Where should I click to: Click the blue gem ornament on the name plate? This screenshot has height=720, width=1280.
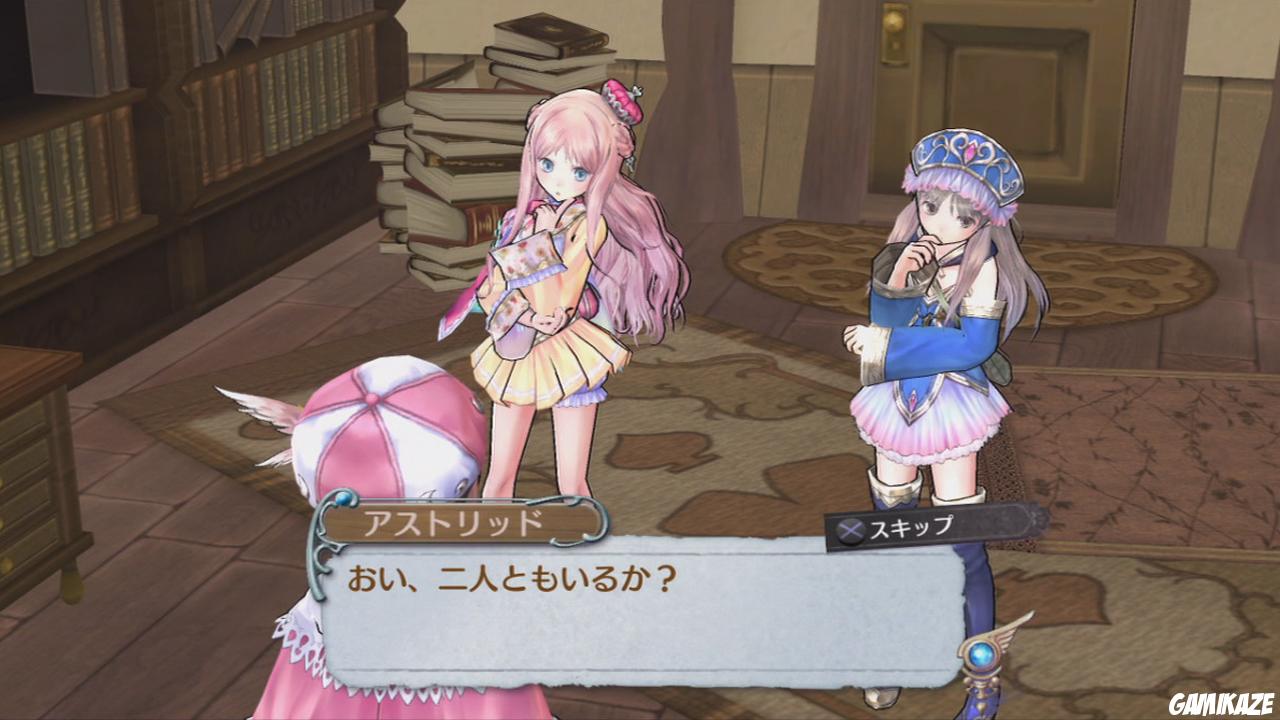[344, 497]
